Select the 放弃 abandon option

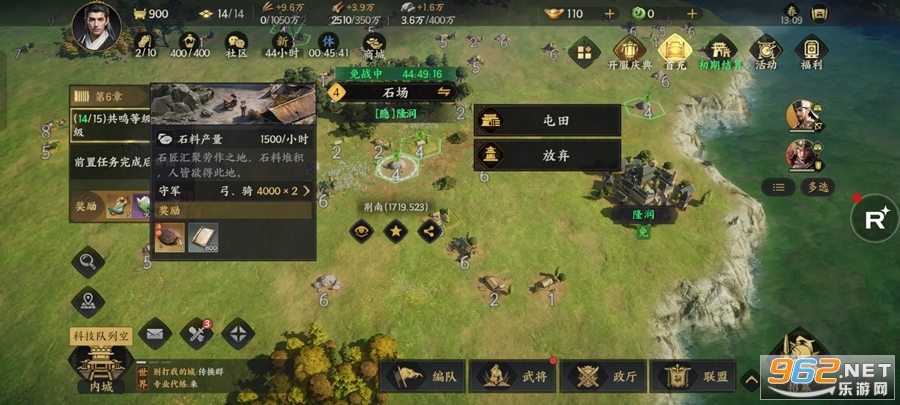coord(547,155)
